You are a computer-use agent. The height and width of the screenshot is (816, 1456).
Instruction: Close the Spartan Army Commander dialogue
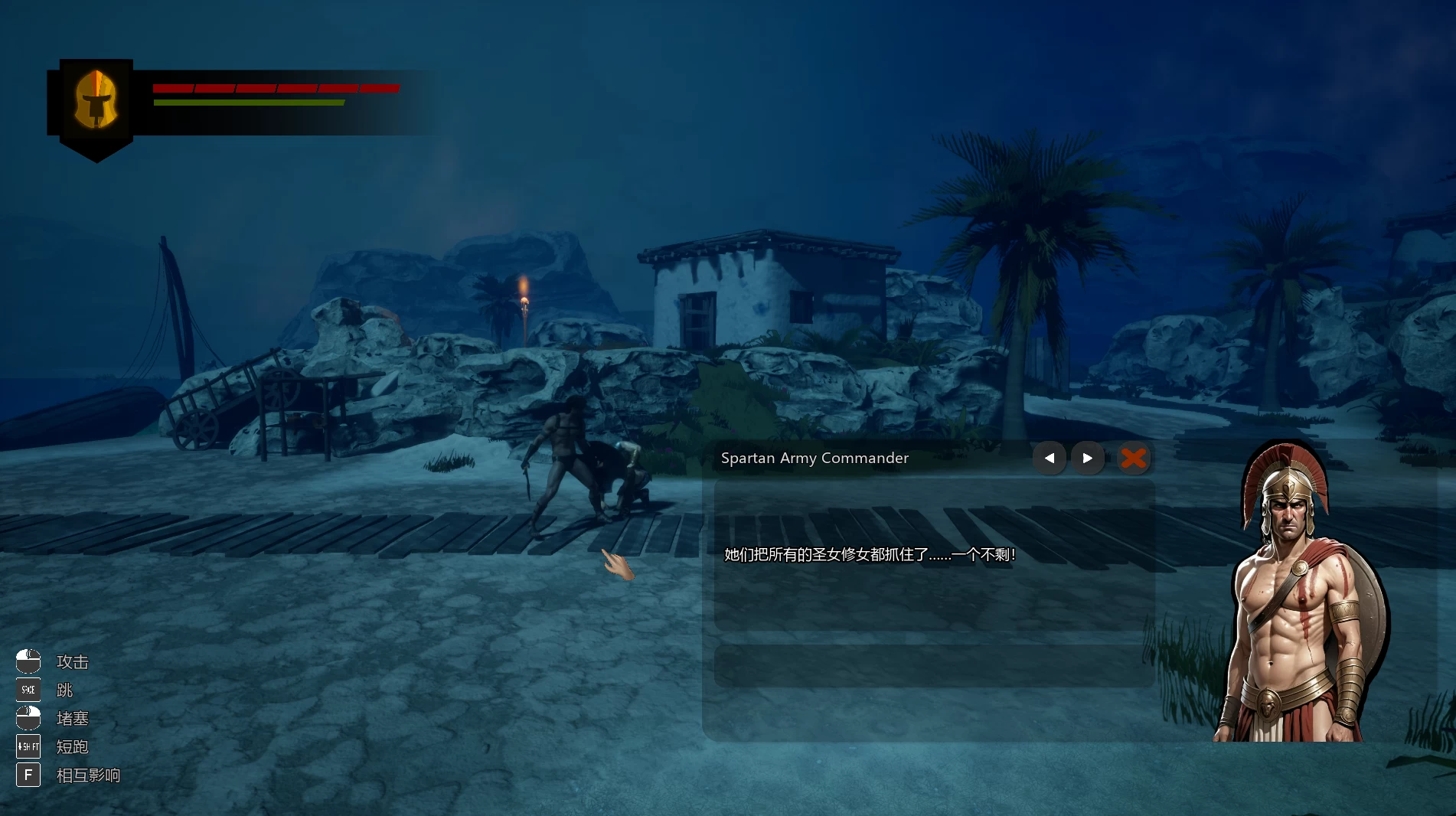pos(1134,459)
